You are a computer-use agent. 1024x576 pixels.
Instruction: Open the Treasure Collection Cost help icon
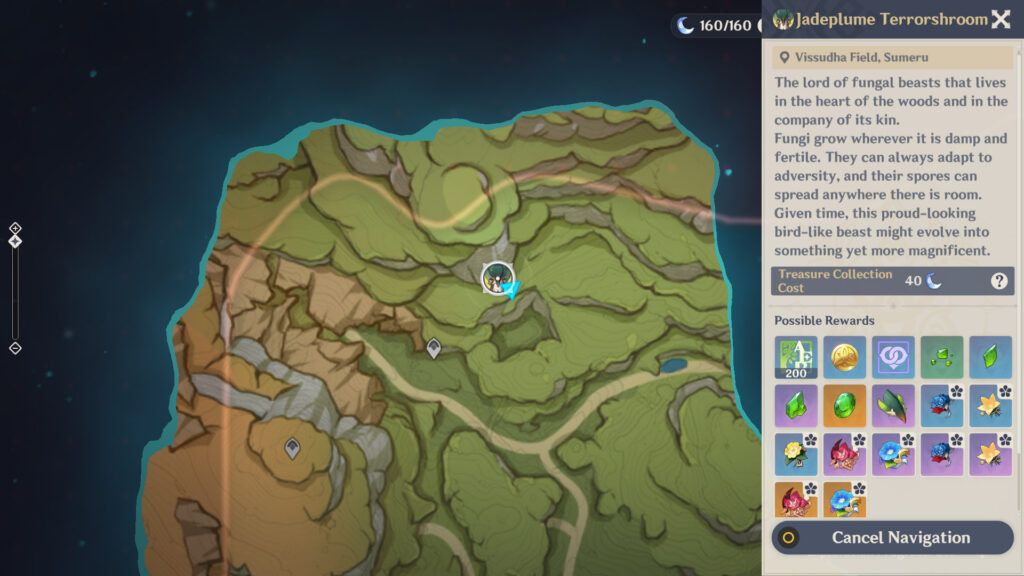999,281
